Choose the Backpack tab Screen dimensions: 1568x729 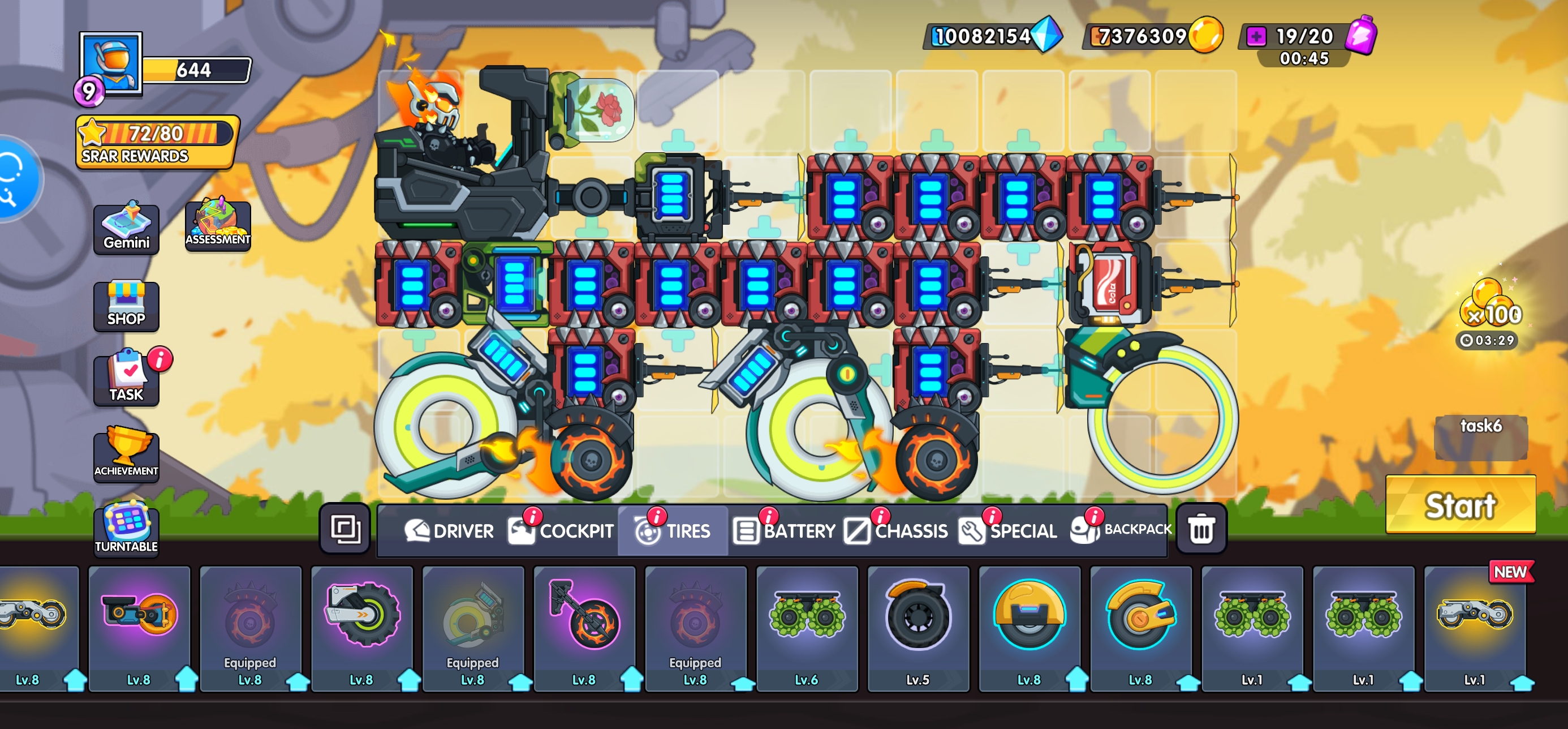(x=1121, y=529)
